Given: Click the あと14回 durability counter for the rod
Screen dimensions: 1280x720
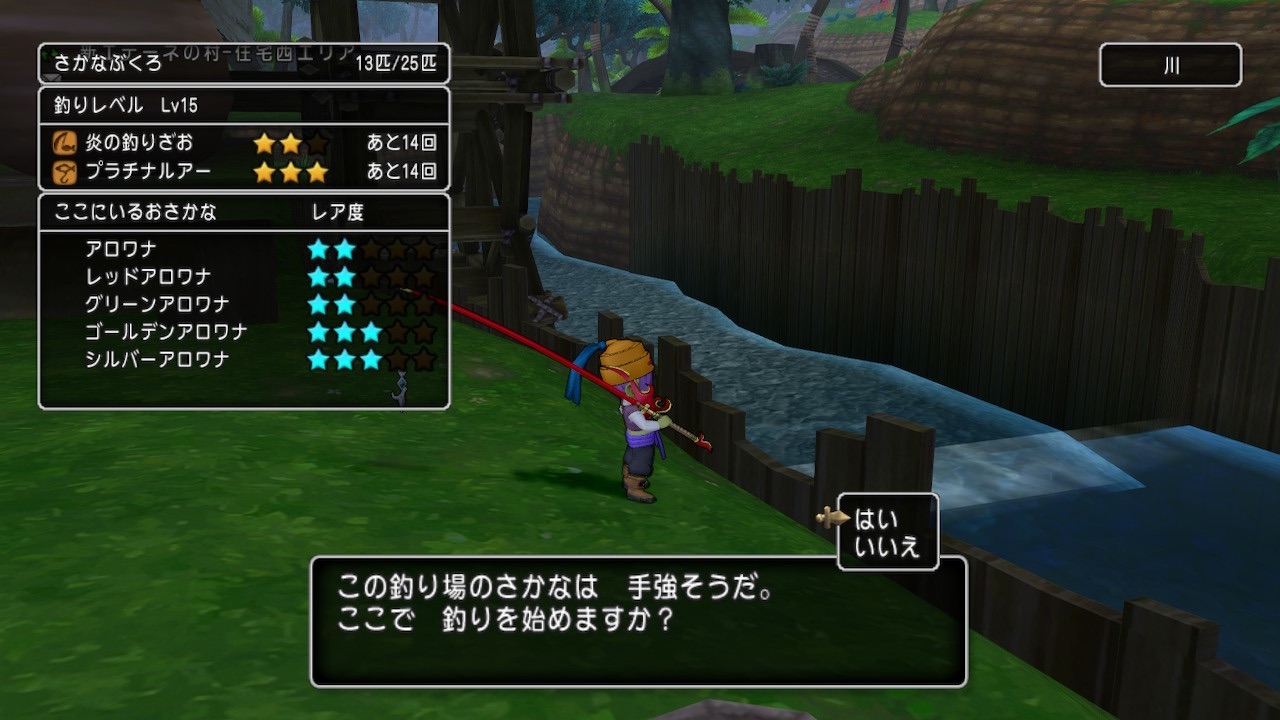Looking at the screenshot, I should coord(403,142).
